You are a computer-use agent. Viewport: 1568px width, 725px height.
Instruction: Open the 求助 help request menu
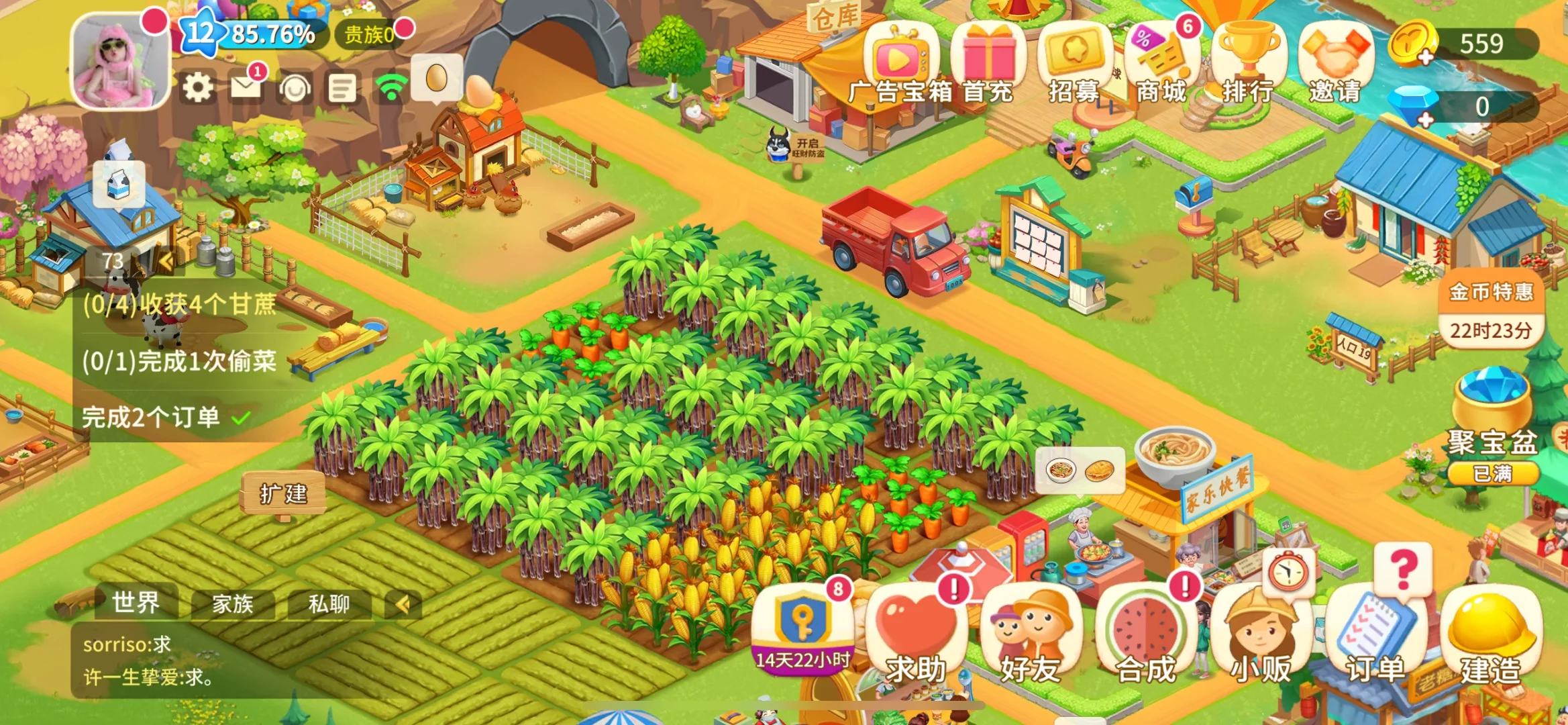coord(916,634)
